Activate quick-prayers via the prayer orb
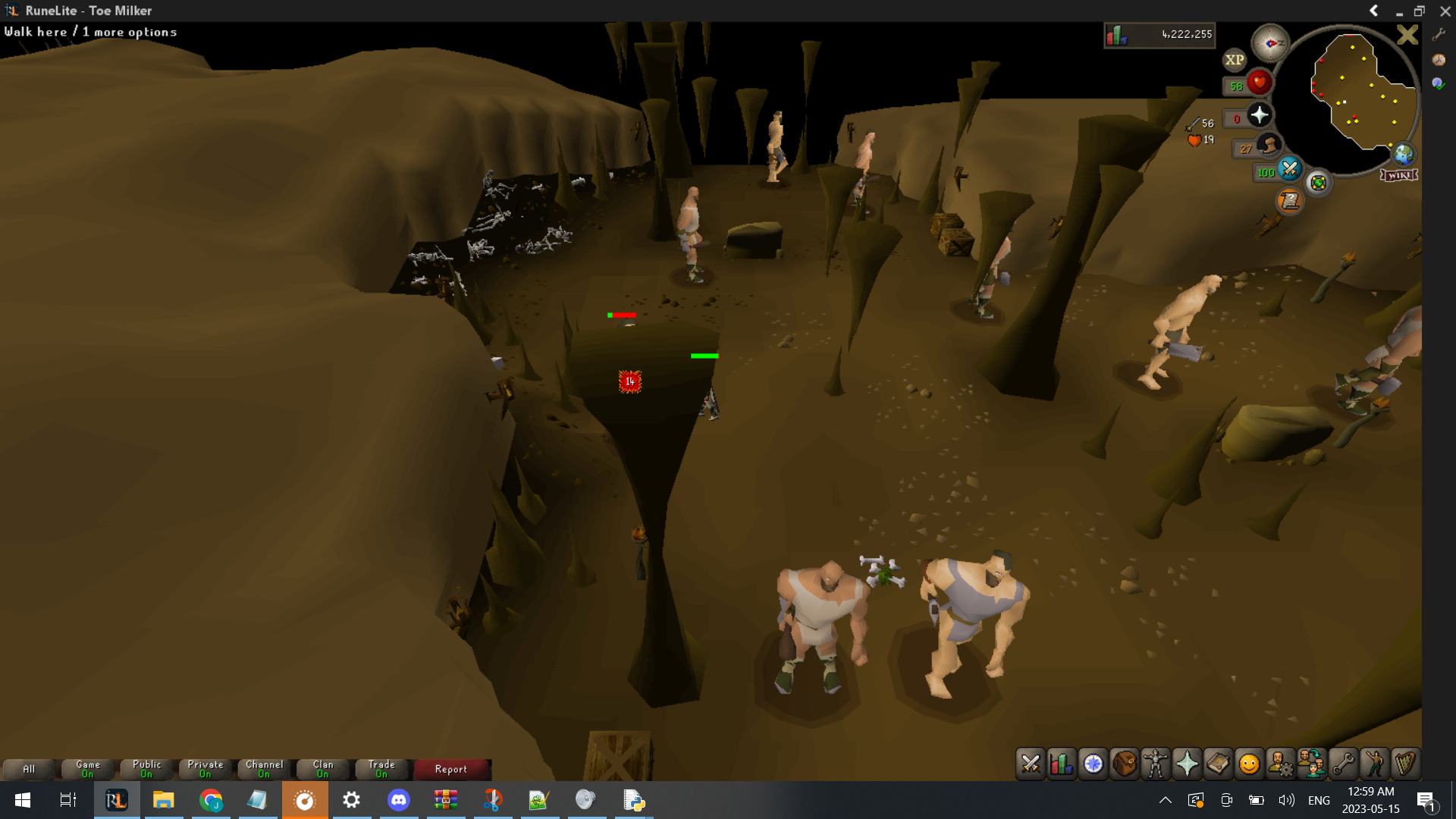The height and width of the screenshot is (819, 1456). click(x=1260, y=115)
